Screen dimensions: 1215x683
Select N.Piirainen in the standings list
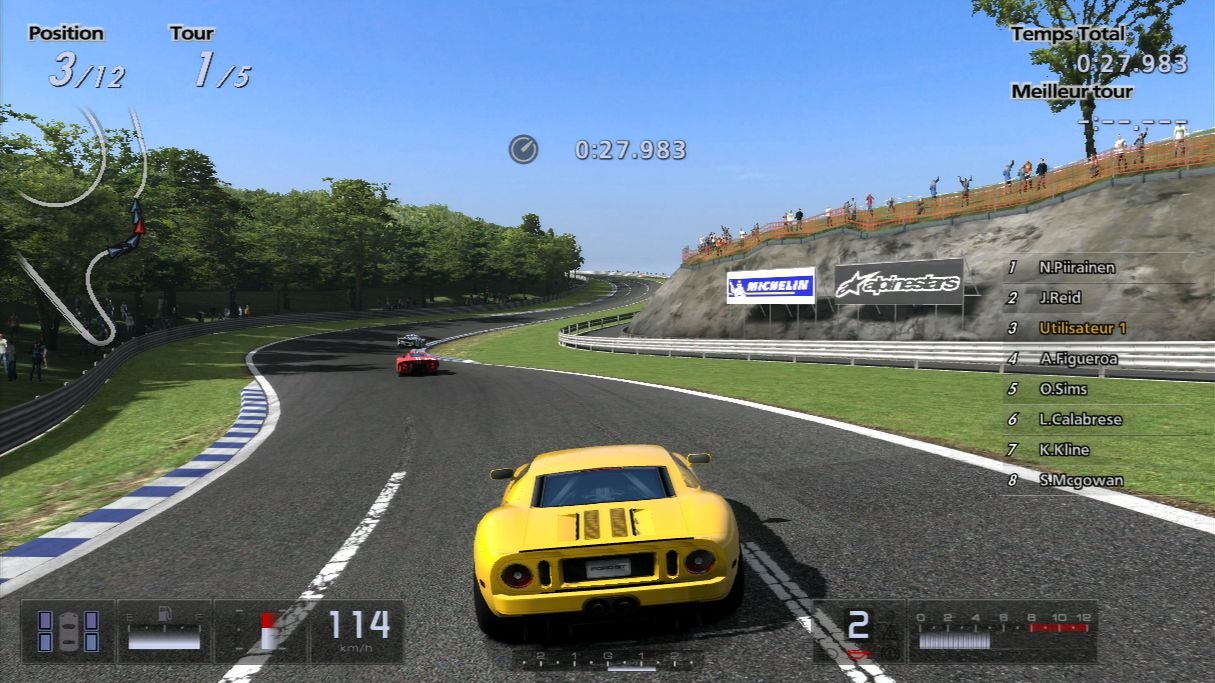1076,267
